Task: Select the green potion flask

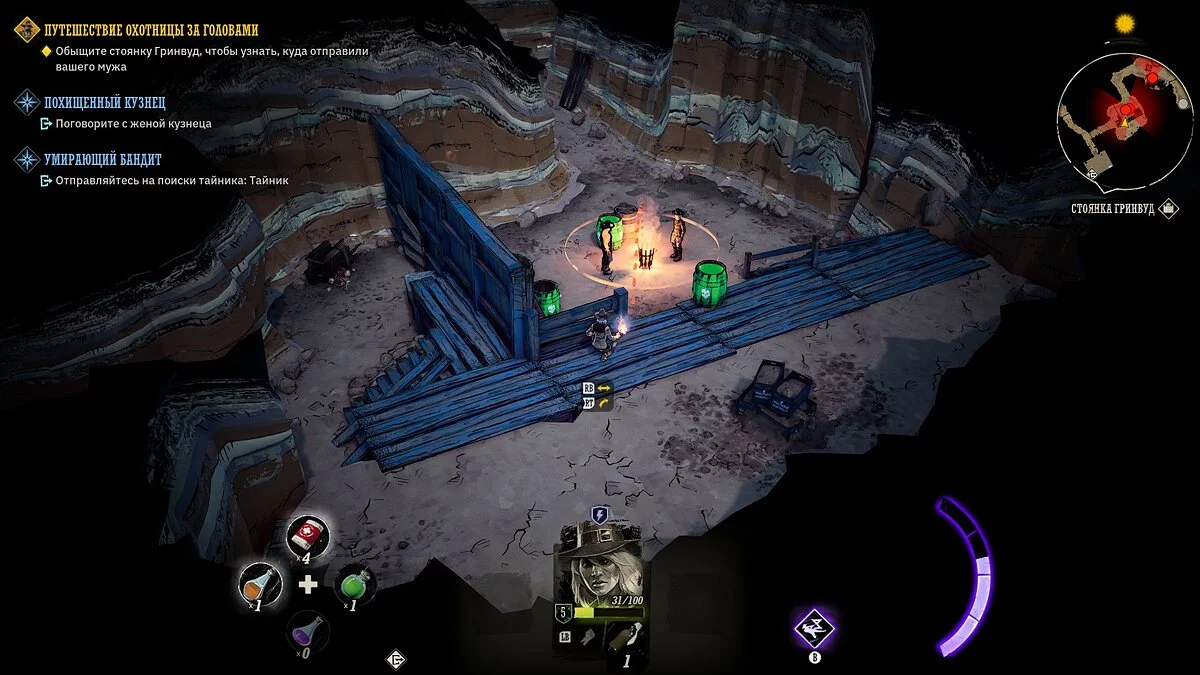Action: (354, 583)
